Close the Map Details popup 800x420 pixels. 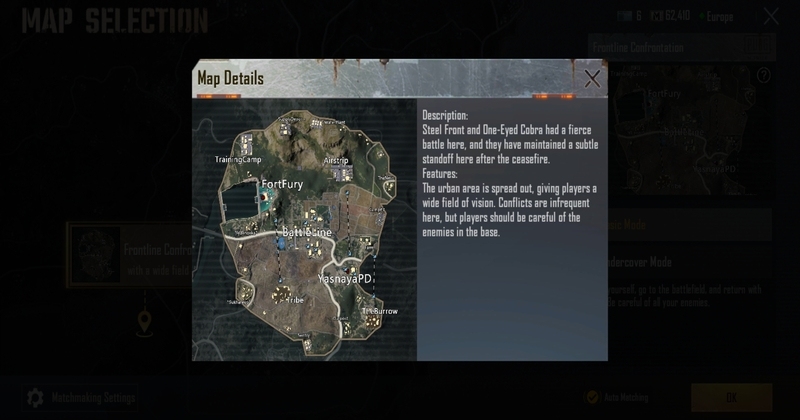point(592,78)
